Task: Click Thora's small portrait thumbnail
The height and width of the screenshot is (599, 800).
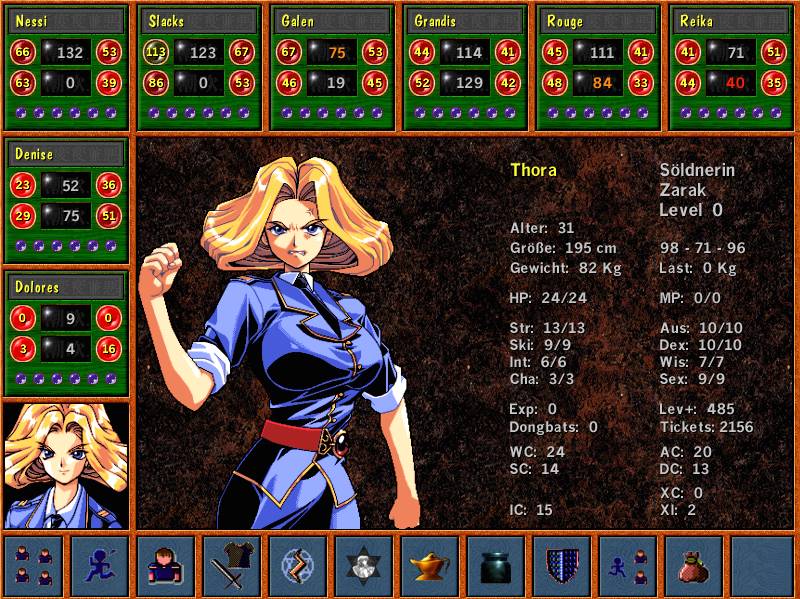Action: [x=66, y=465]
